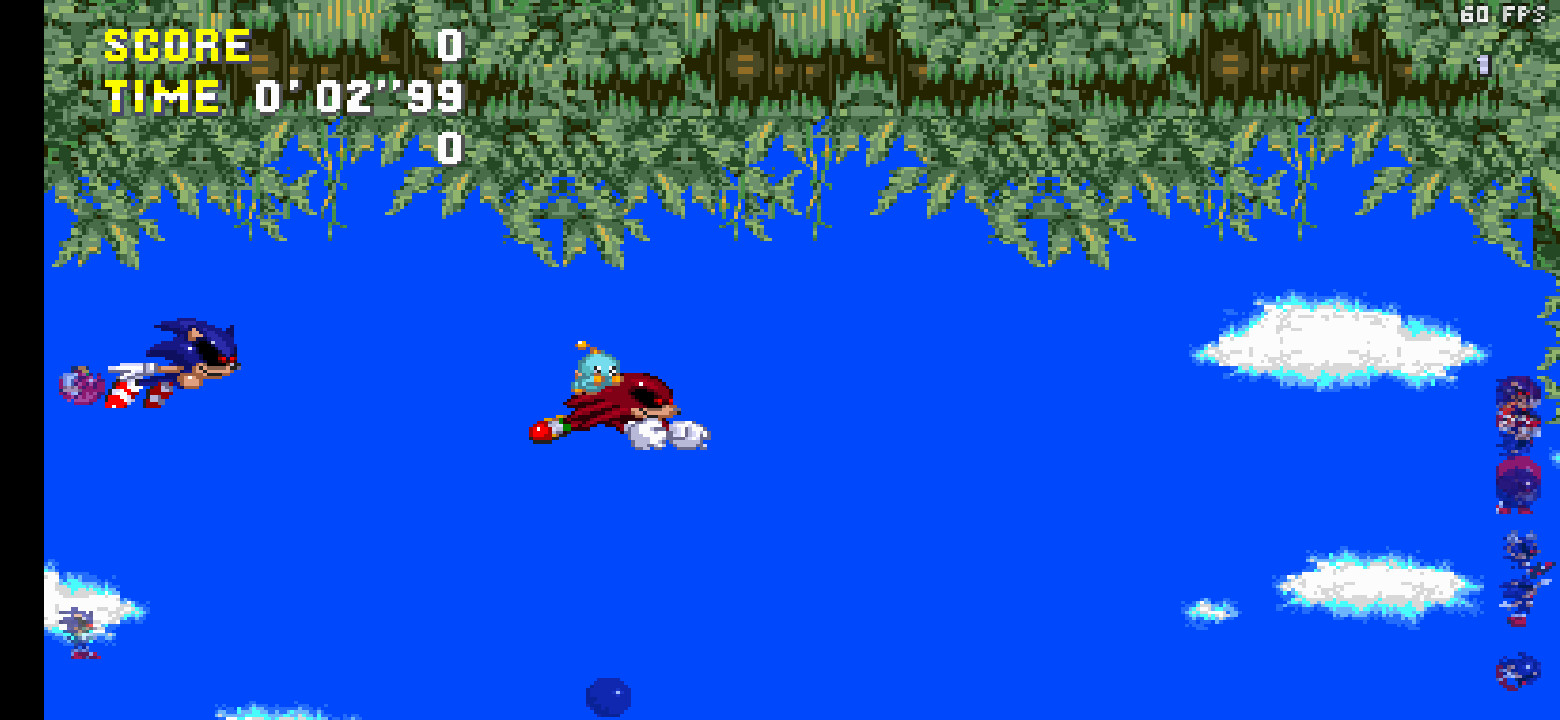This screenshot has width=1560, height=720.
Task: Click the yellow SCORE label
Action: point(176,44)
